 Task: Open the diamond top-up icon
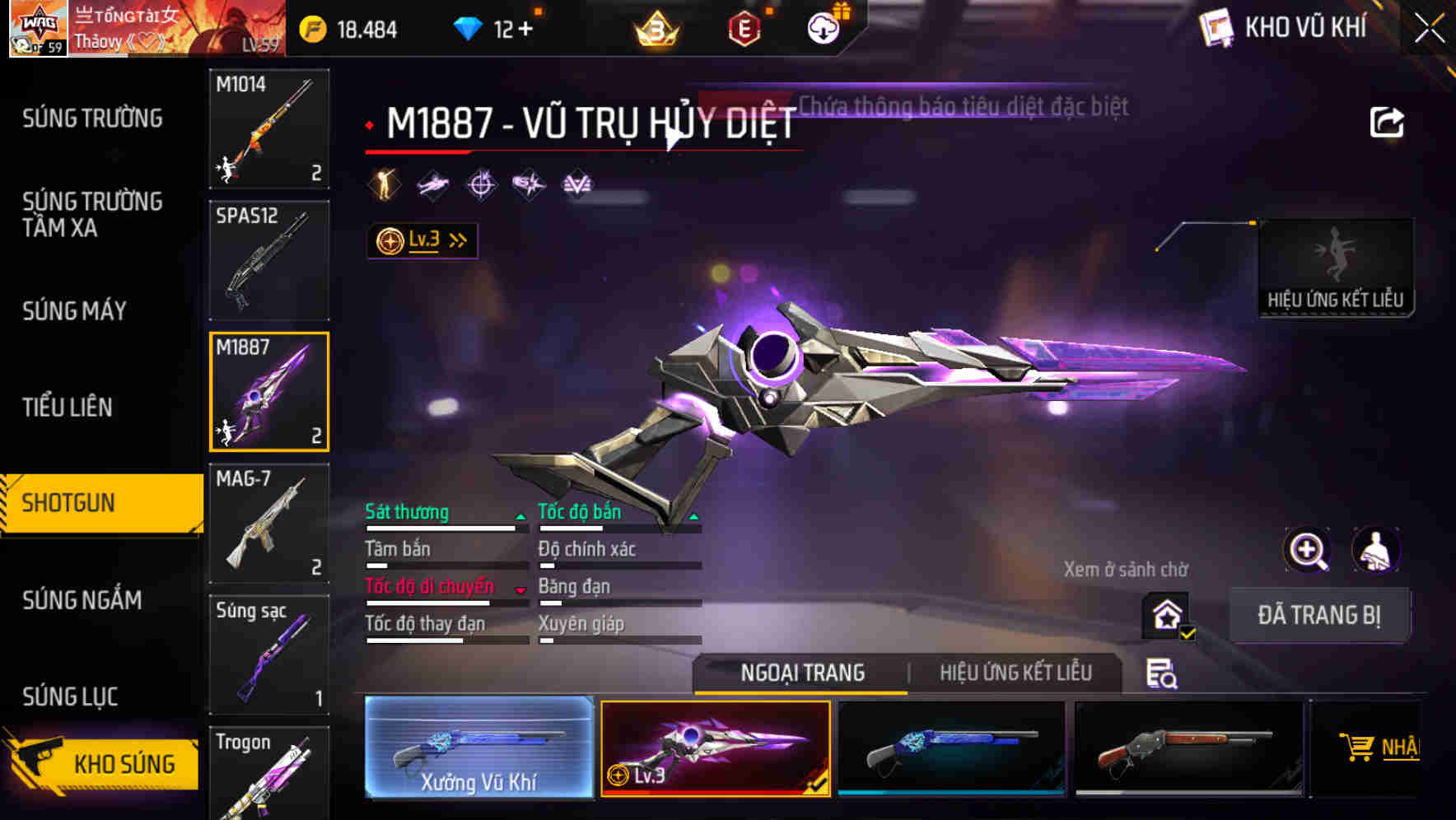pyautogui.click(x=469, y=26)
